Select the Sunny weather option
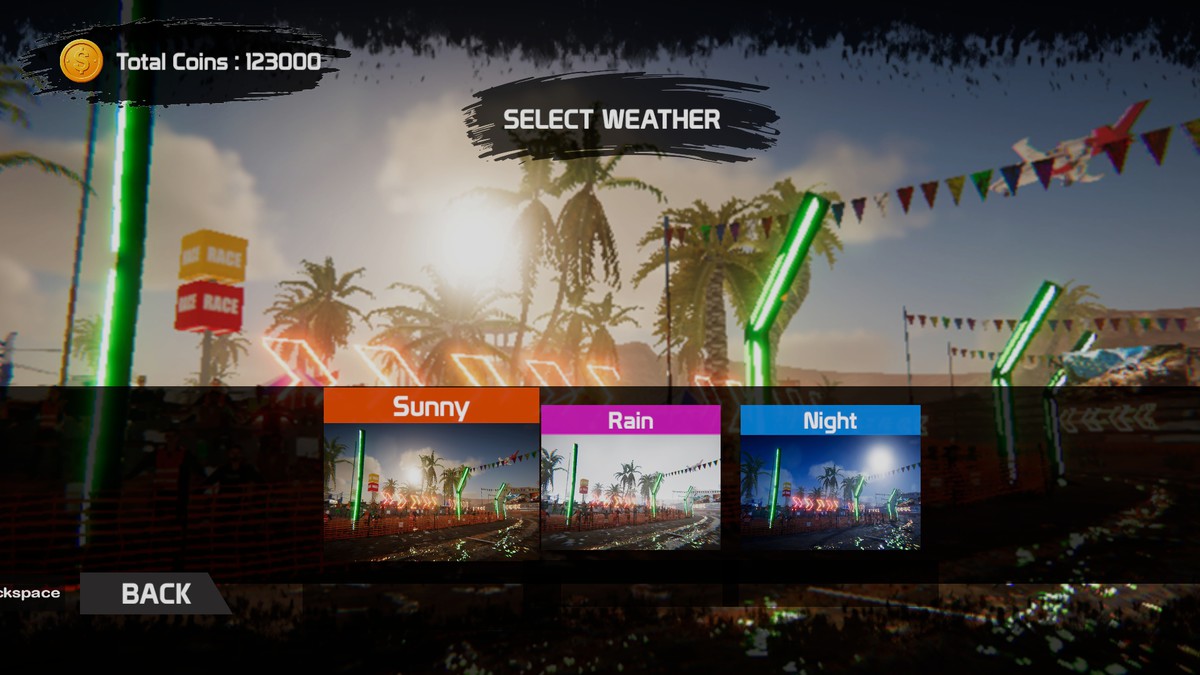The height and width of the screenshot is (675, 1200). click(x=431, y=475)
